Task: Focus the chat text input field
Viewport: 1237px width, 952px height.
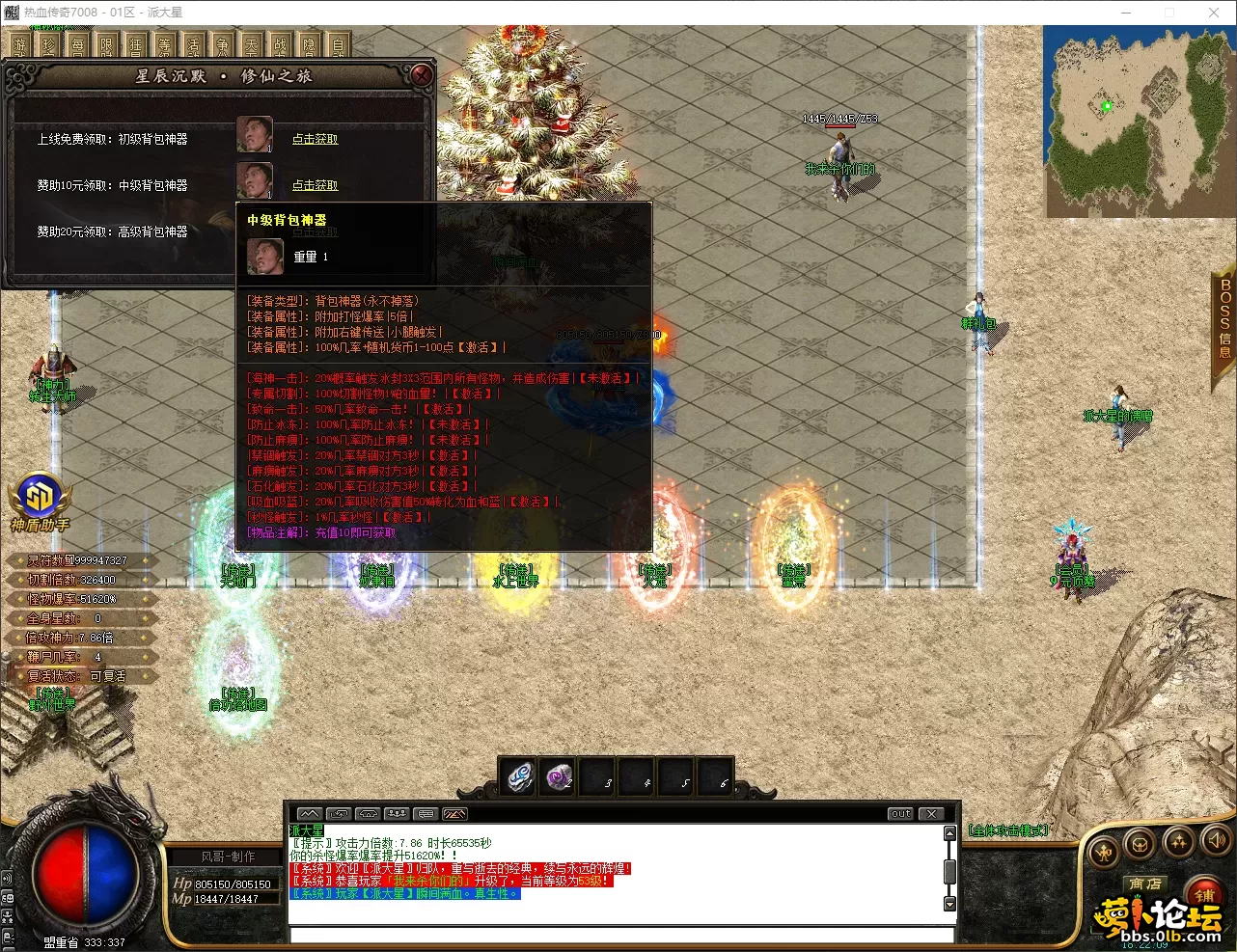Action: [618, 935]
